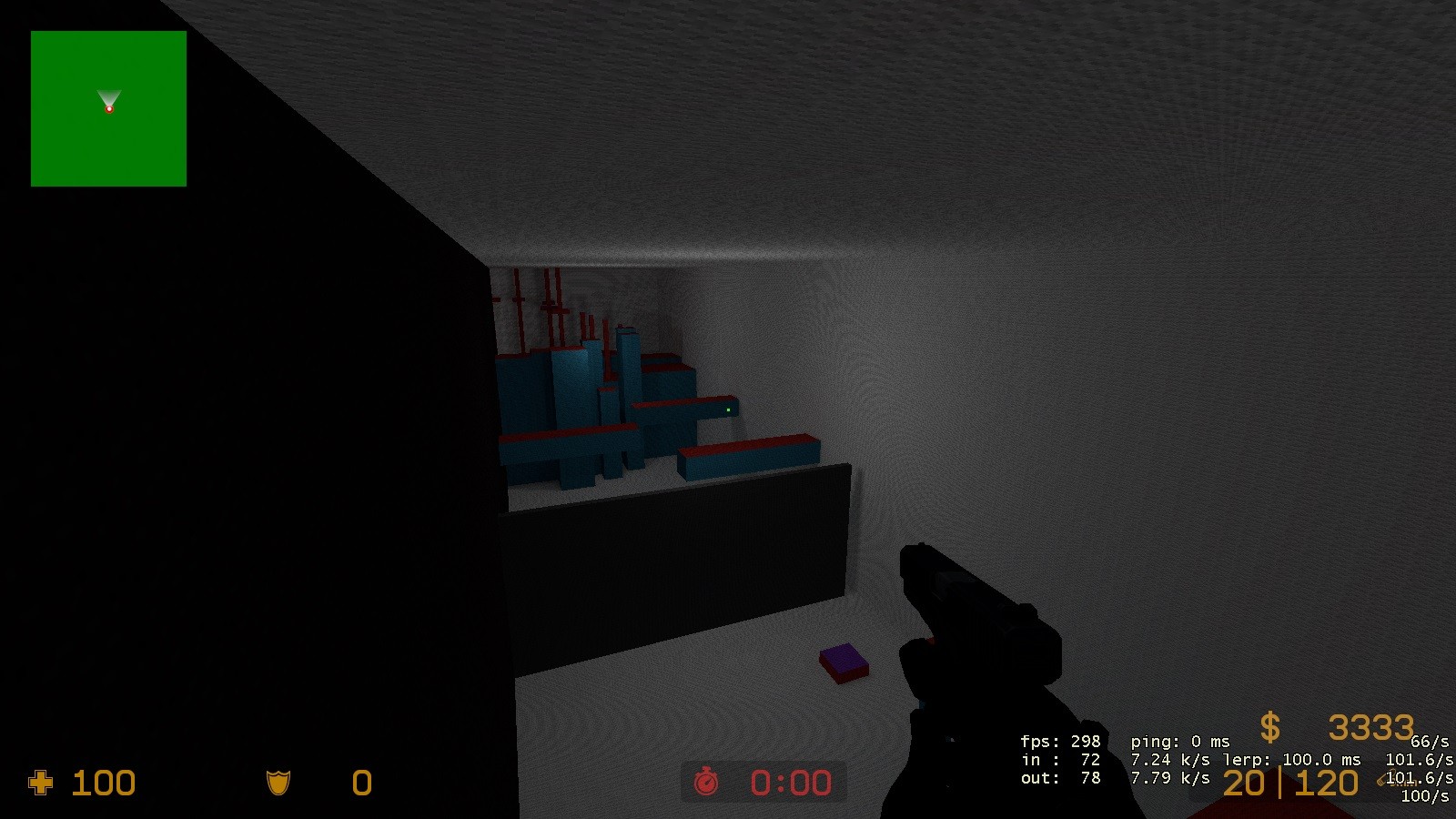Toggle the ping readout showing 0 ms
Viewport: 1456px width, 819px height.
(x=1181, y=740)
